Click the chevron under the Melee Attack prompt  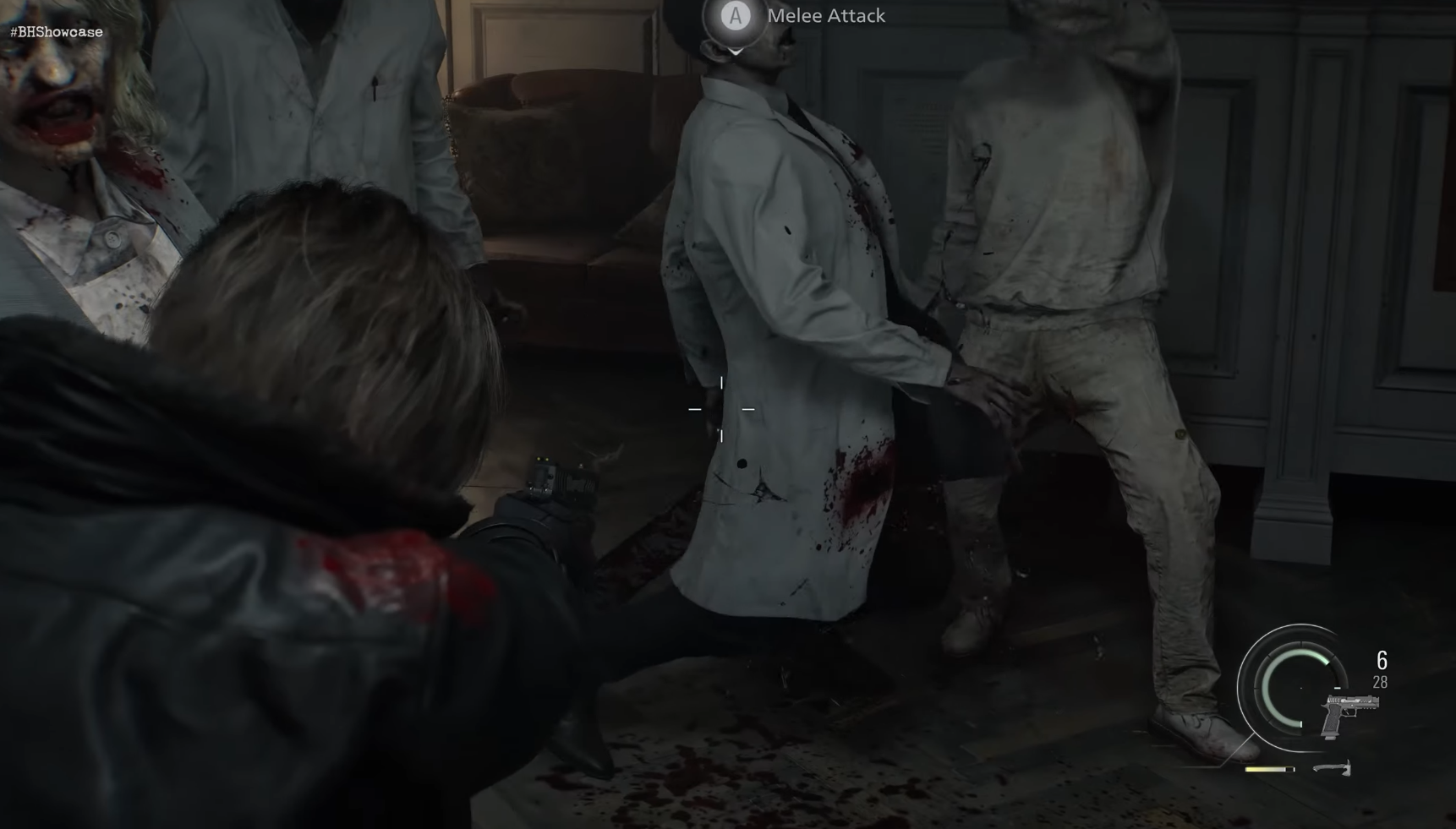pos(735,51)
